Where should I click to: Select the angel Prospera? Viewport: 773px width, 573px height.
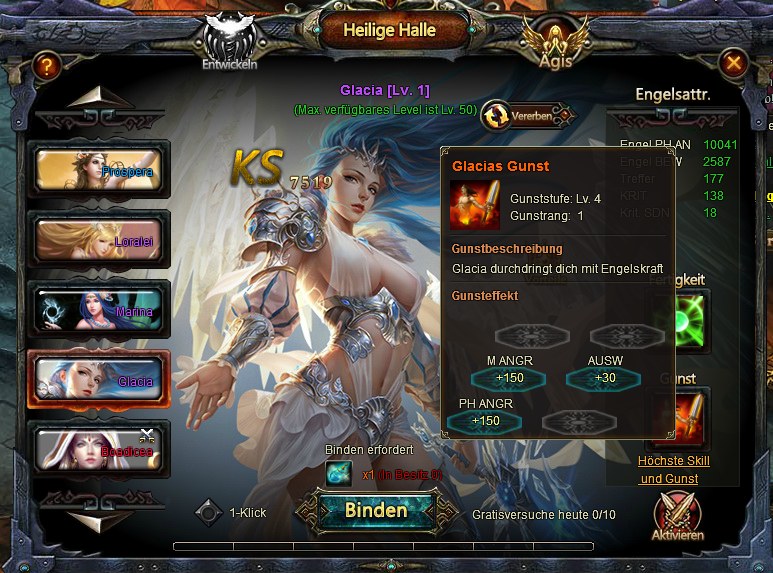pos(99,170)
